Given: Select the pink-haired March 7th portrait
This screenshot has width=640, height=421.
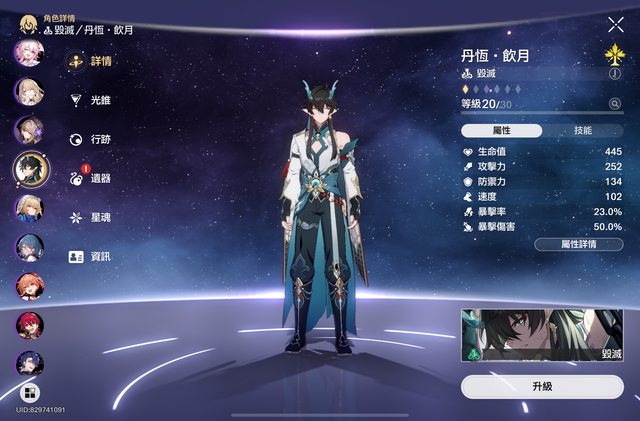Looking at the screenshot, I should tap(28, 52).
